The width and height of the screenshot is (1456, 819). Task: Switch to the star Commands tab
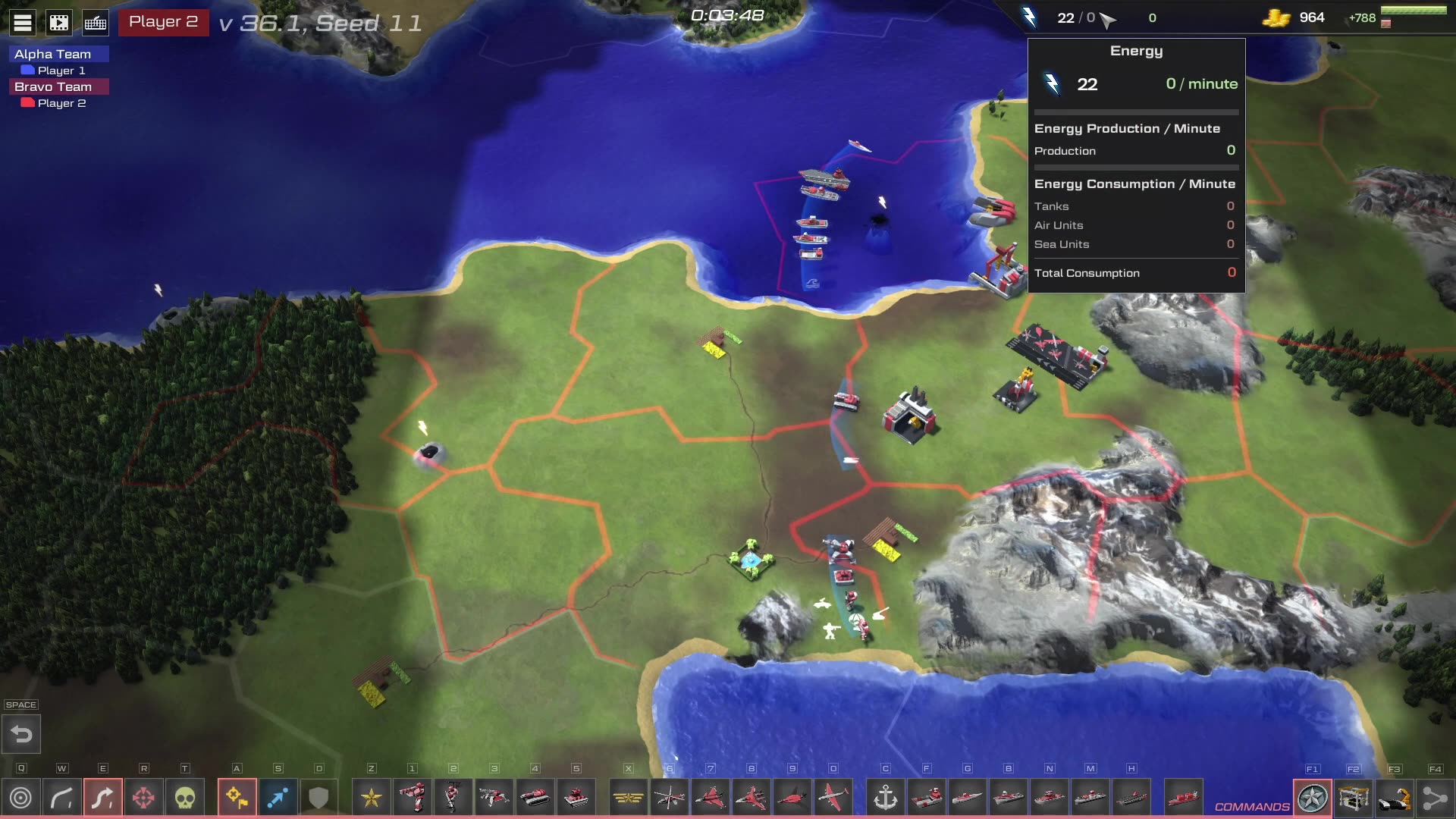1313,798
